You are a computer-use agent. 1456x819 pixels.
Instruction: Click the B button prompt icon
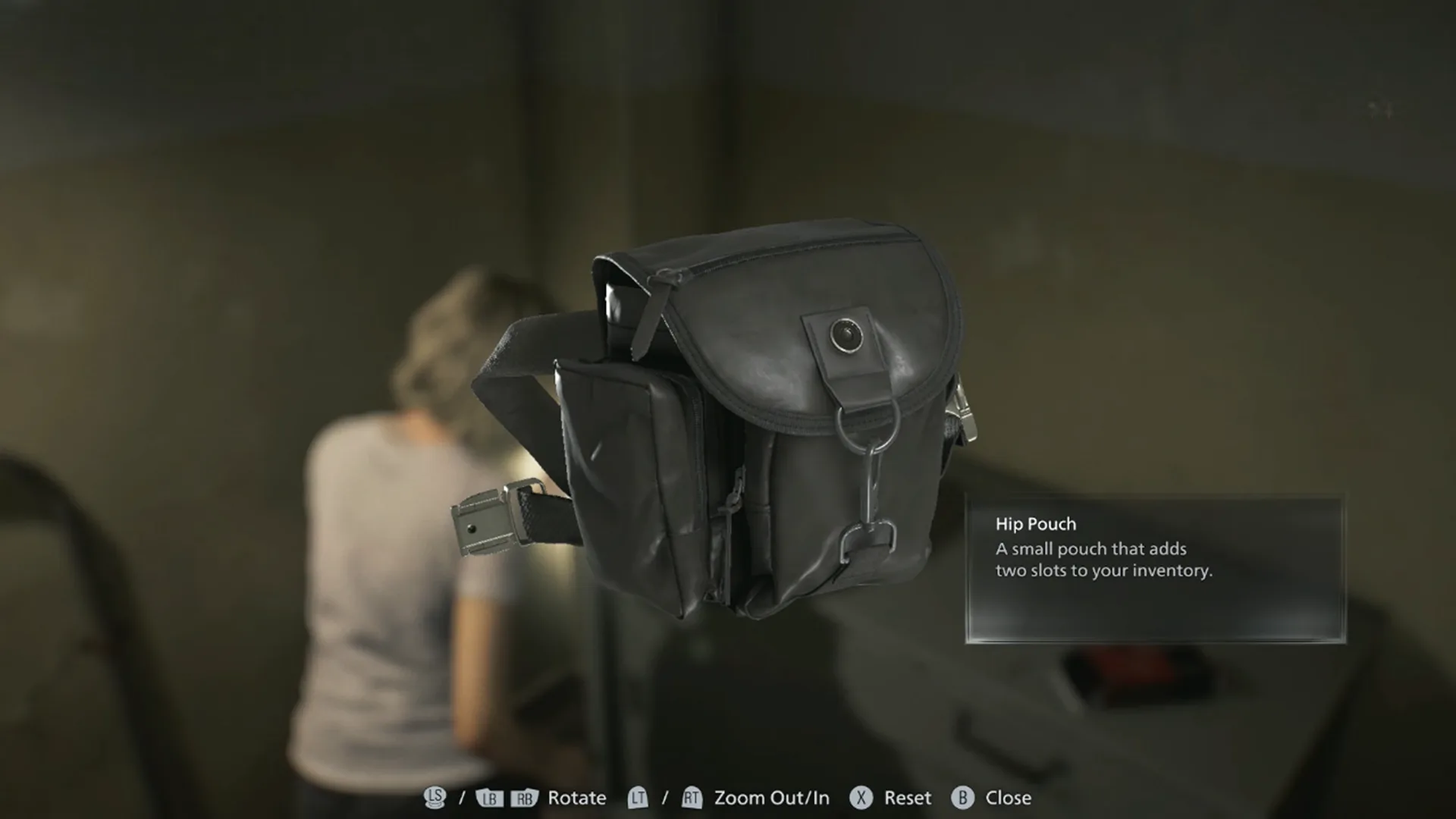point(962,798)
